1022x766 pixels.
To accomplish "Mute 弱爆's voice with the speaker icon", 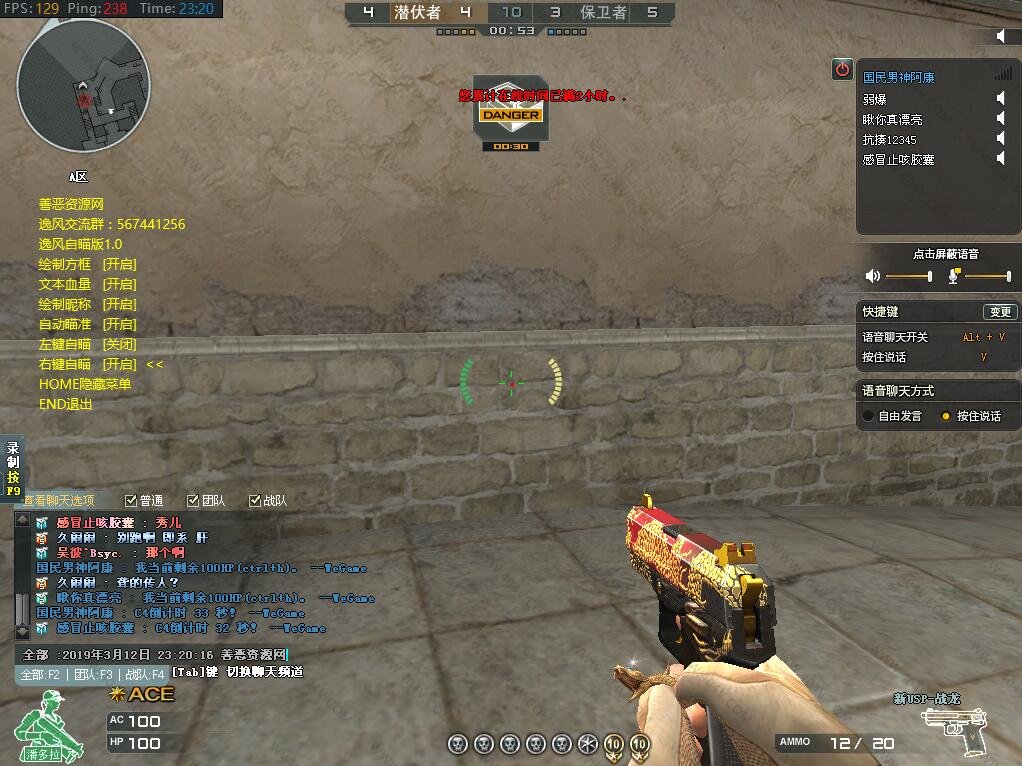I will (x=1000, y=98).
